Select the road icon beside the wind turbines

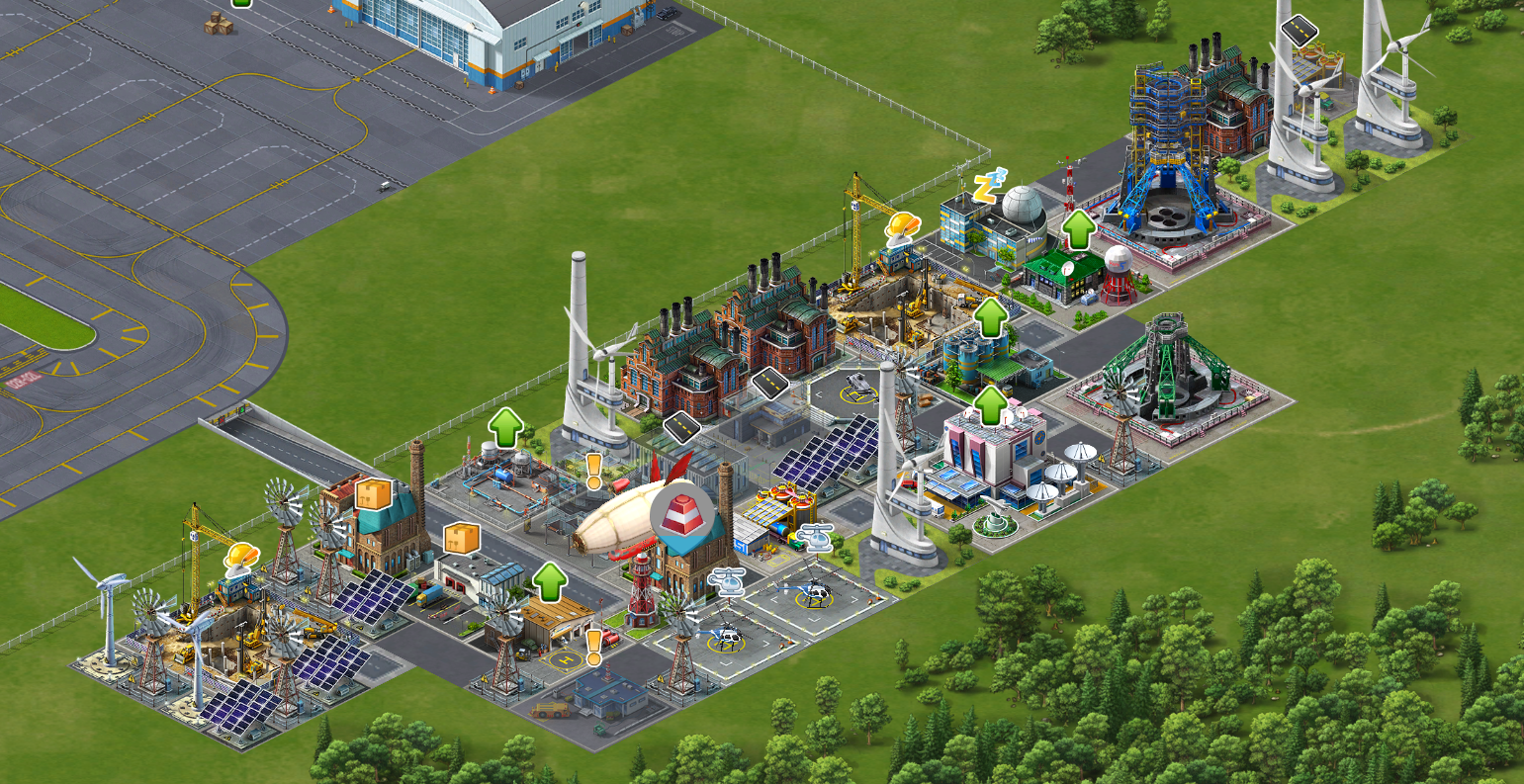point(1300,30)
